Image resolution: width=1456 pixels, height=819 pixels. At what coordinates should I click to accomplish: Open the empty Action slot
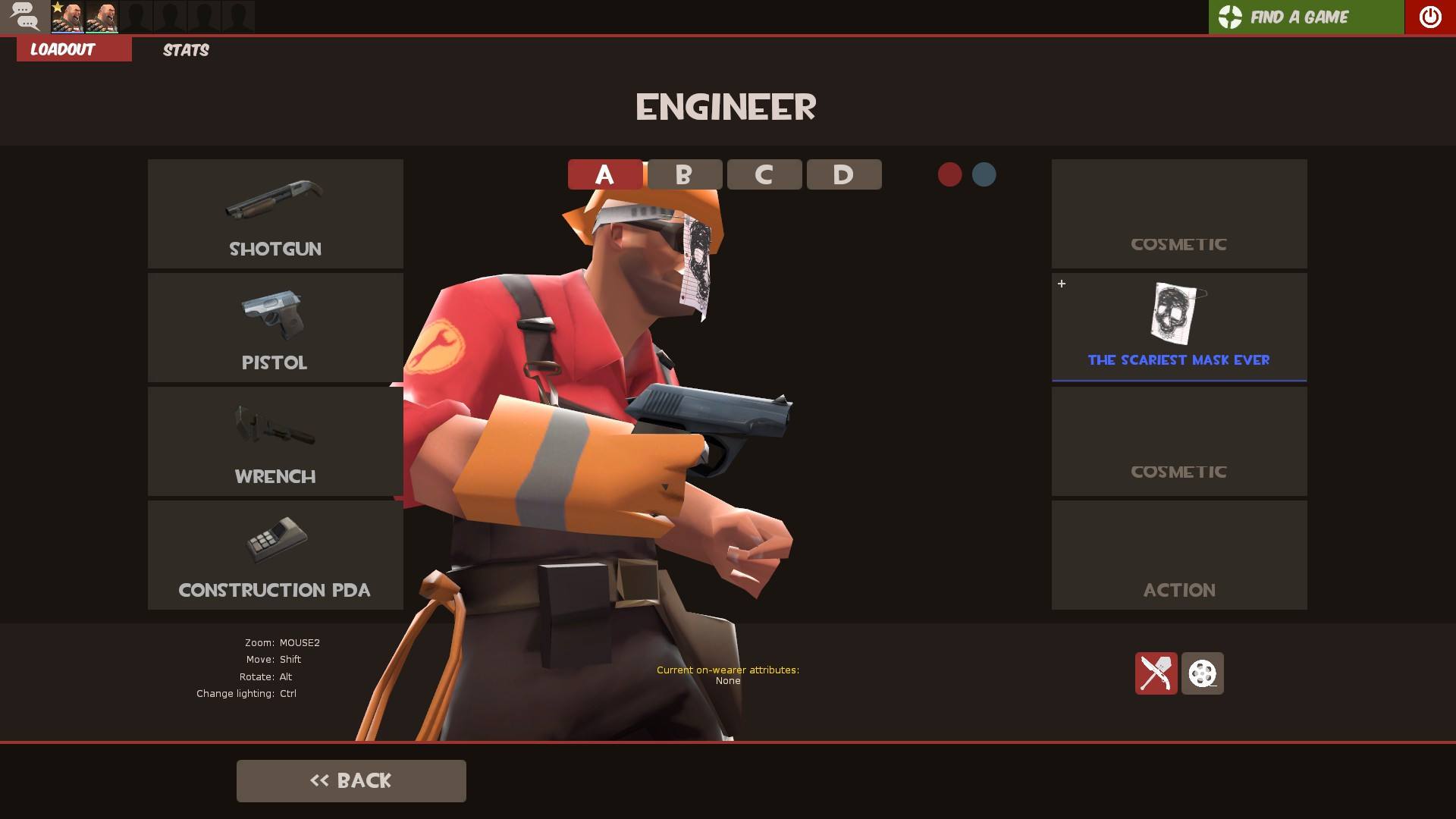1178,554
